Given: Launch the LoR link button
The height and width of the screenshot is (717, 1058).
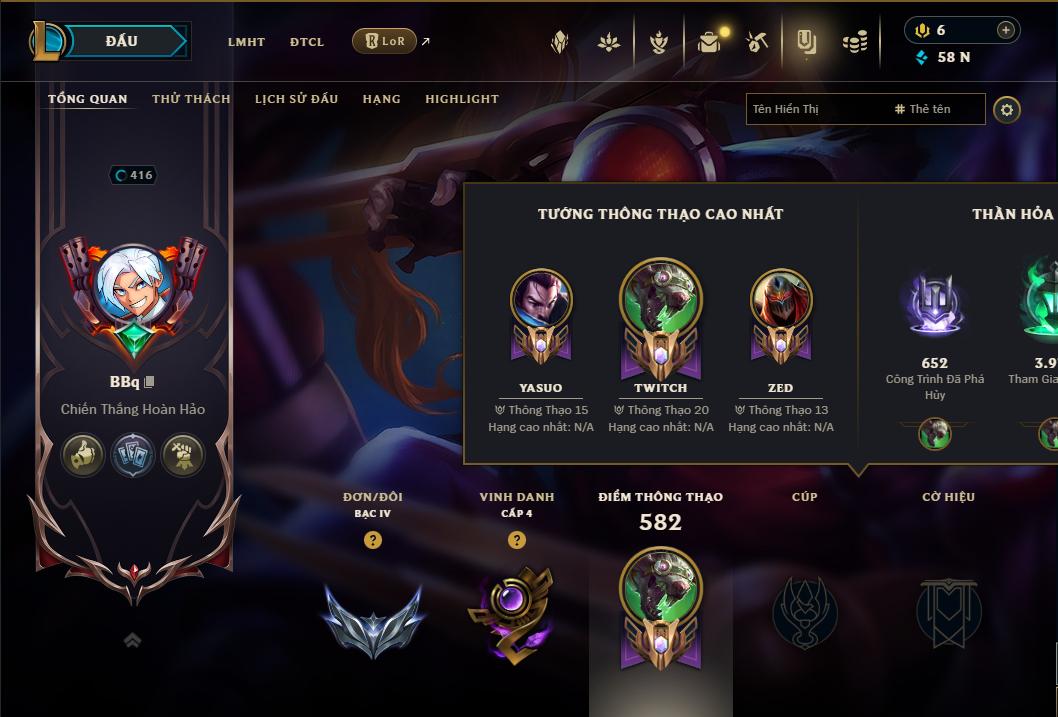Looking at the screenshot, I should pyautogui.click(x=385, y=41).
